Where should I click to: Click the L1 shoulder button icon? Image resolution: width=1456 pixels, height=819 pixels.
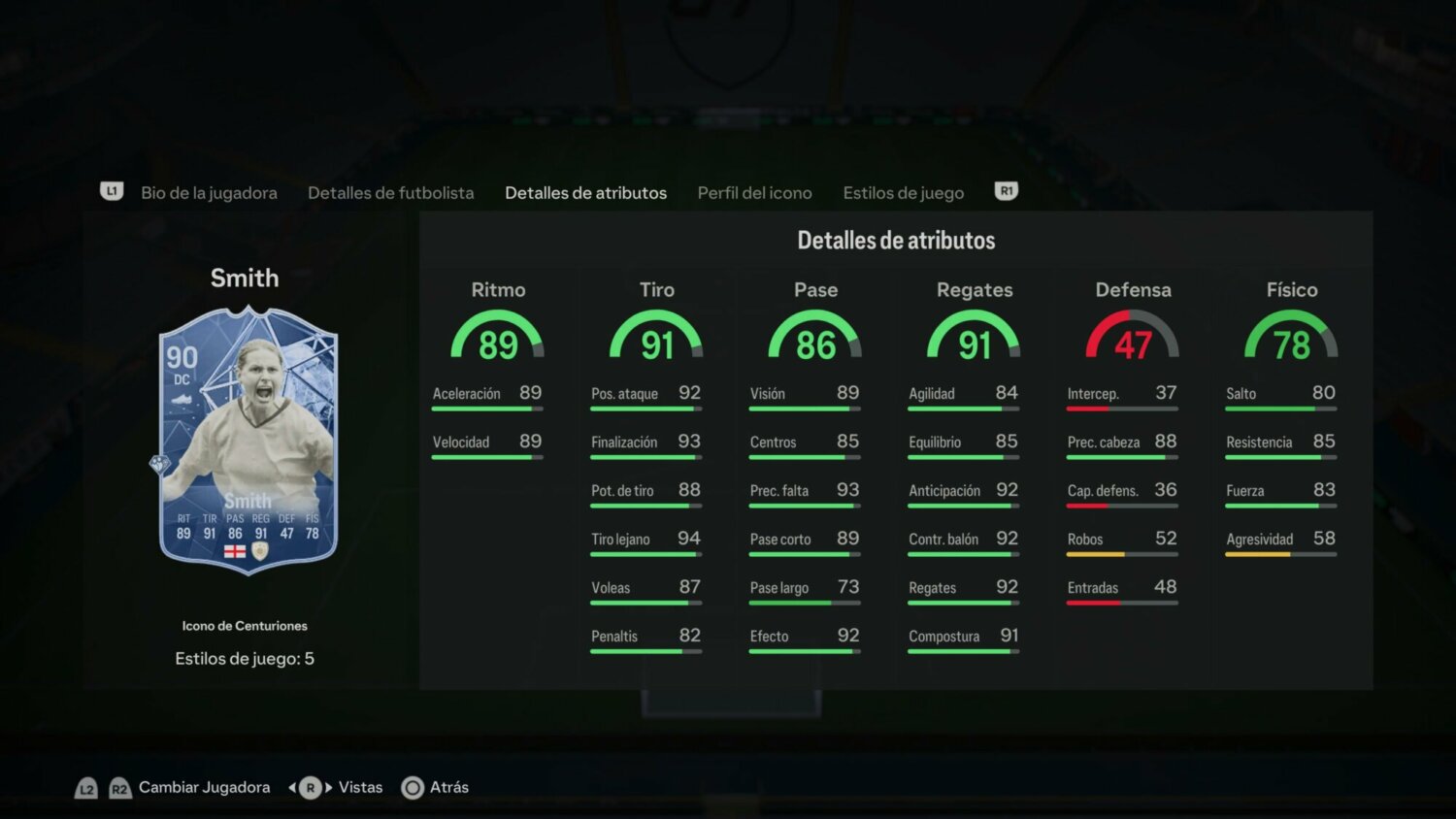coord(112,191)
